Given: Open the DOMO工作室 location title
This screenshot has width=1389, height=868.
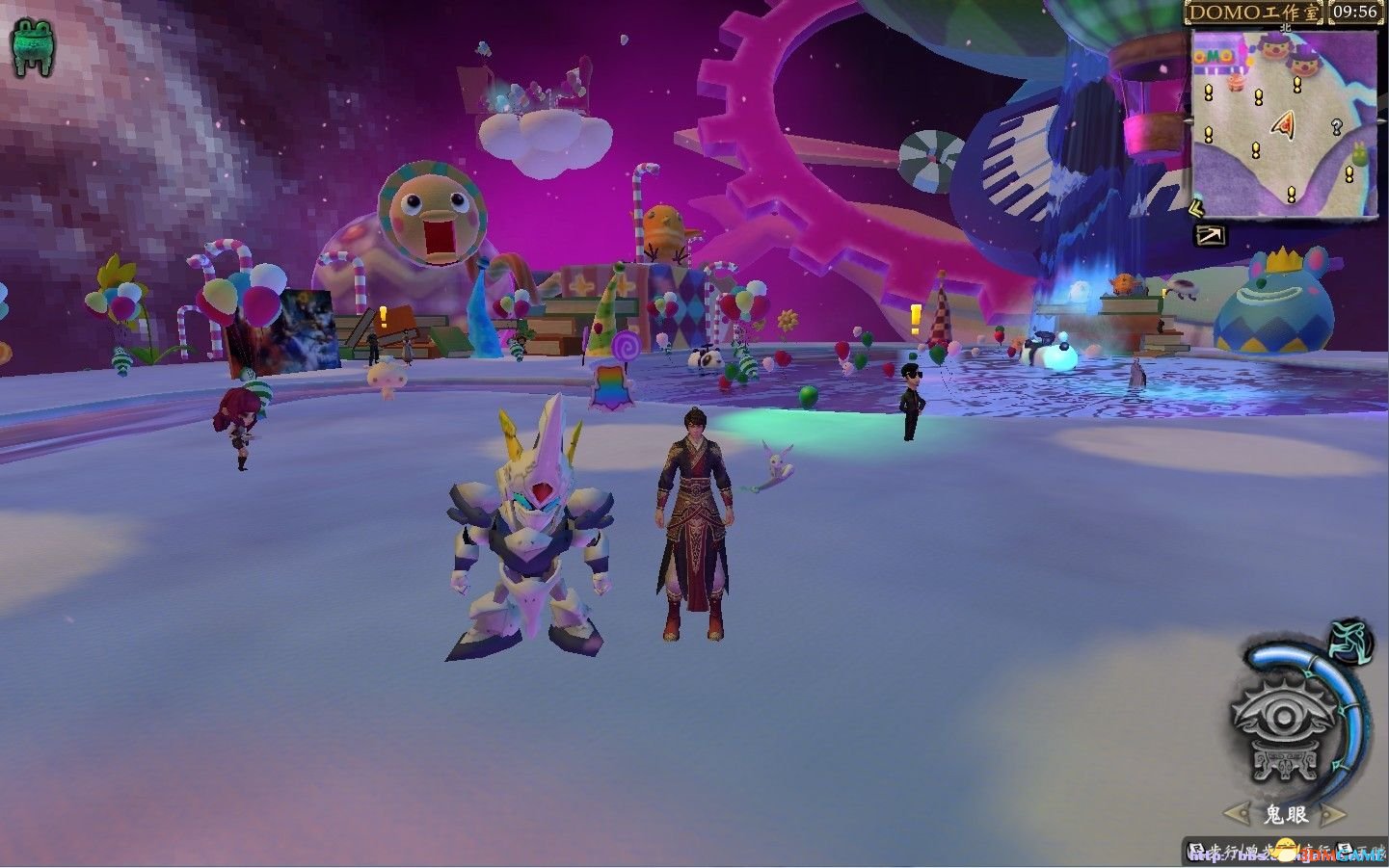Looking at the screenshot, I should [x=1255, y=13].
